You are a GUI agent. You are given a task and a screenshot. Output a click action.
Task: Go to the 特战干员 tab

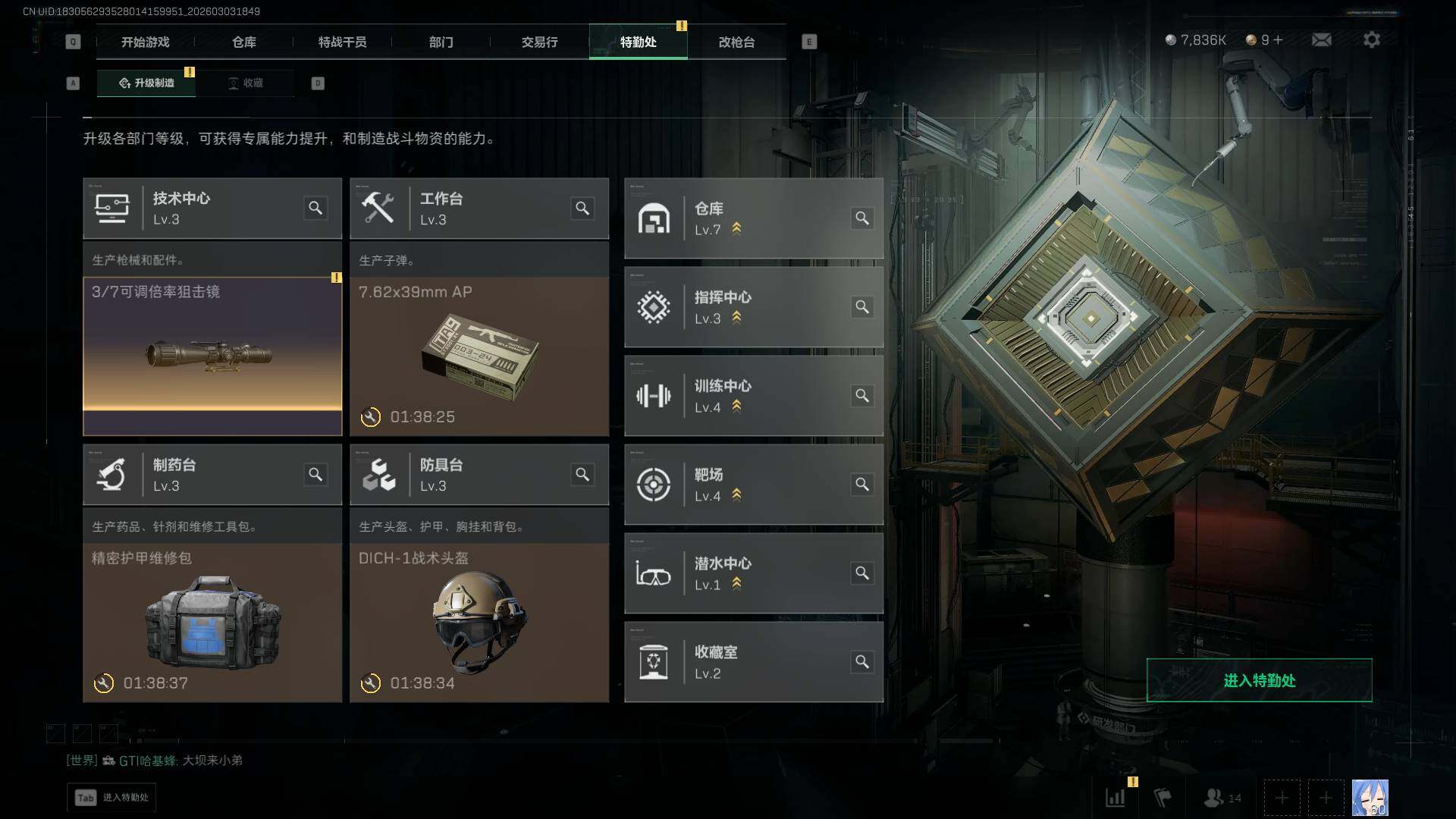pos(342,42)
